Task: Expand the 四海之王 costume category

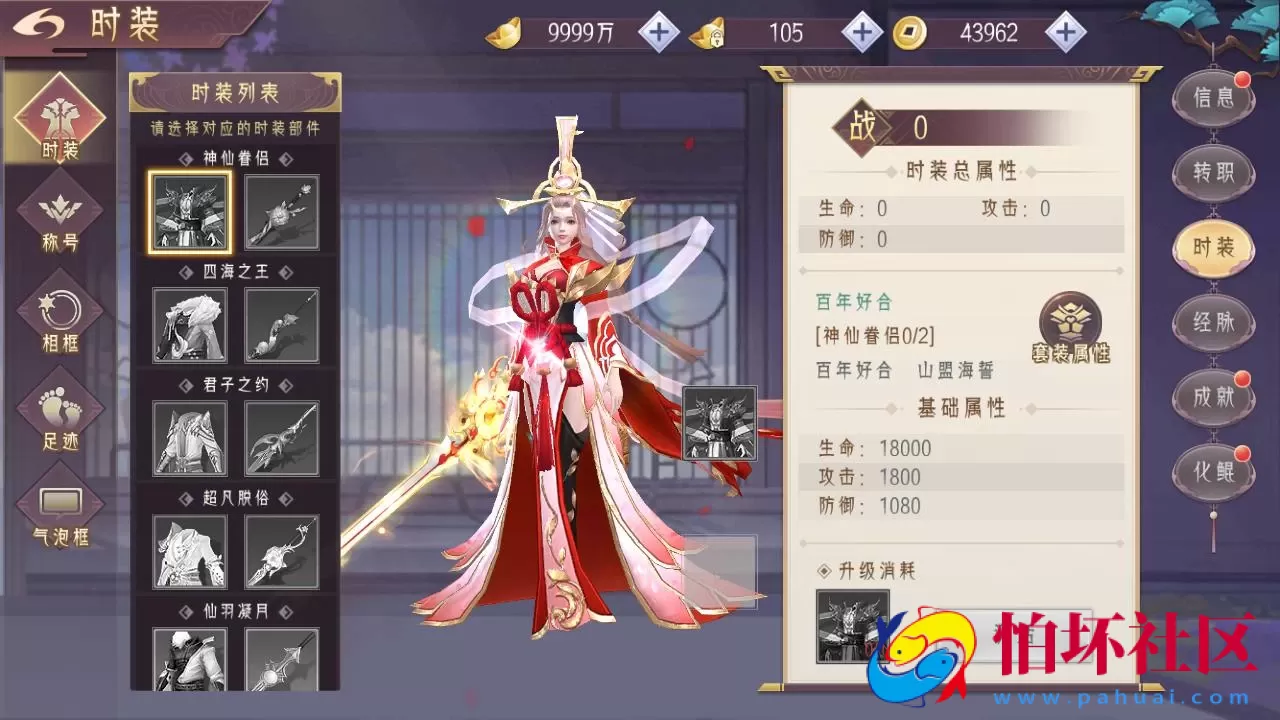Action: click(x=234, y=270)
